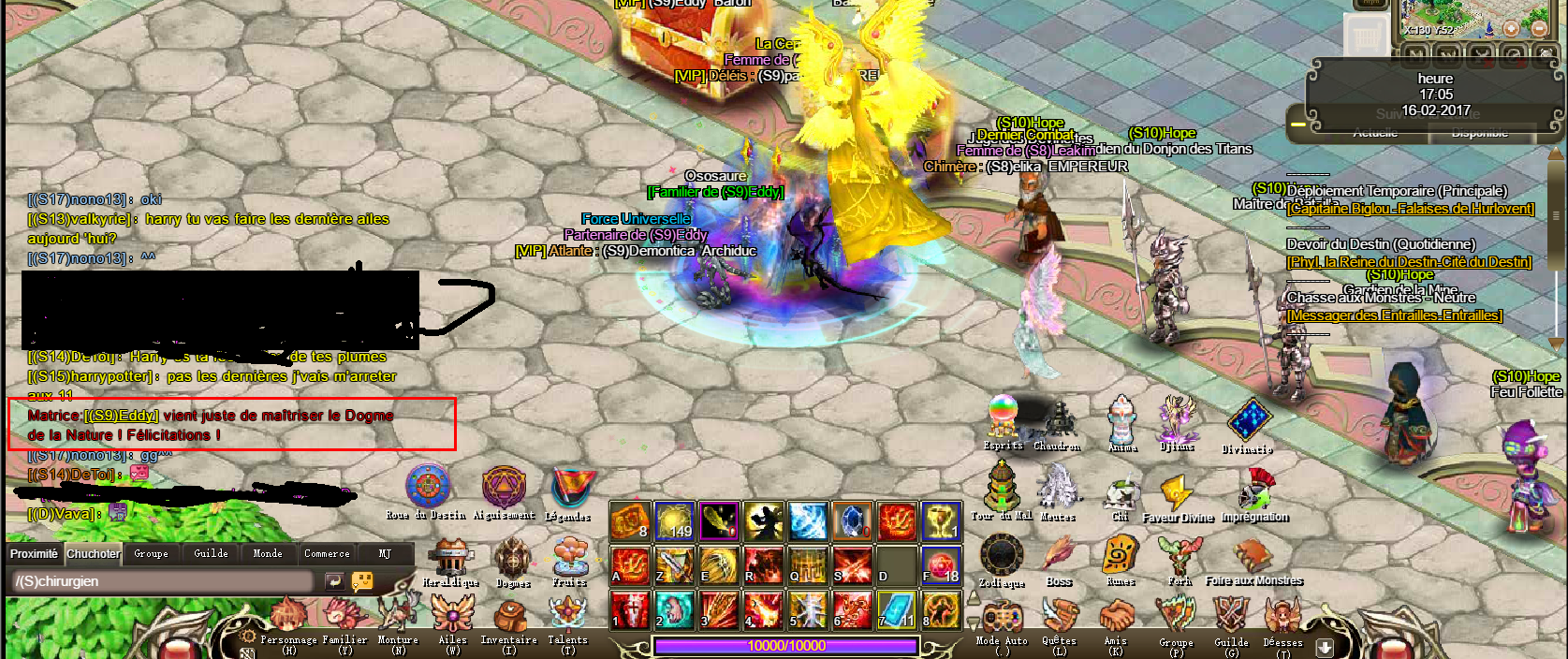
Task: Open the Commerce chat tab
Action: click(x=327, y=554)
